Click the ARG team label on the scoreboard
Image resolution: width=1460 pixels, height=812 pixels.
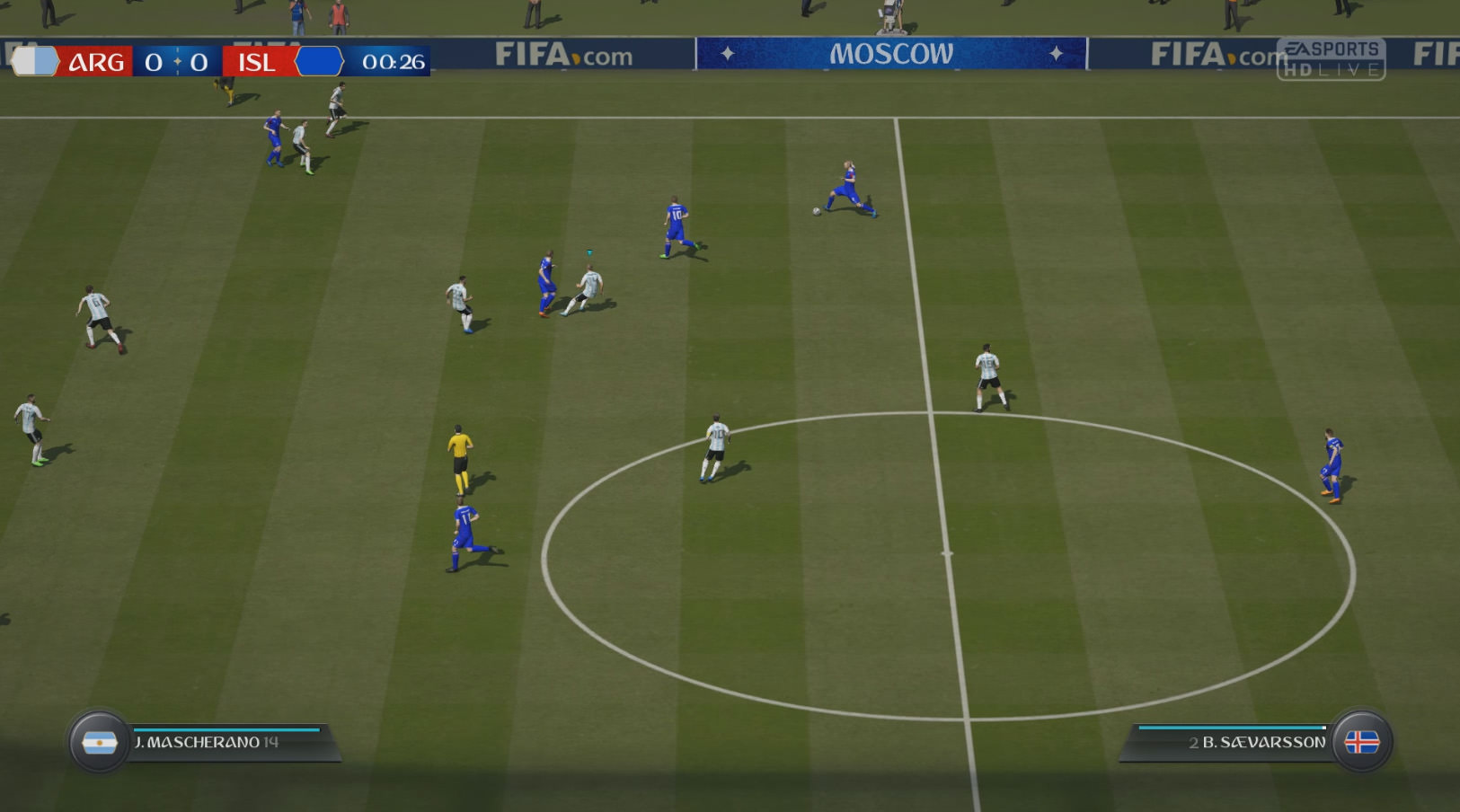(x=96, y=62)
